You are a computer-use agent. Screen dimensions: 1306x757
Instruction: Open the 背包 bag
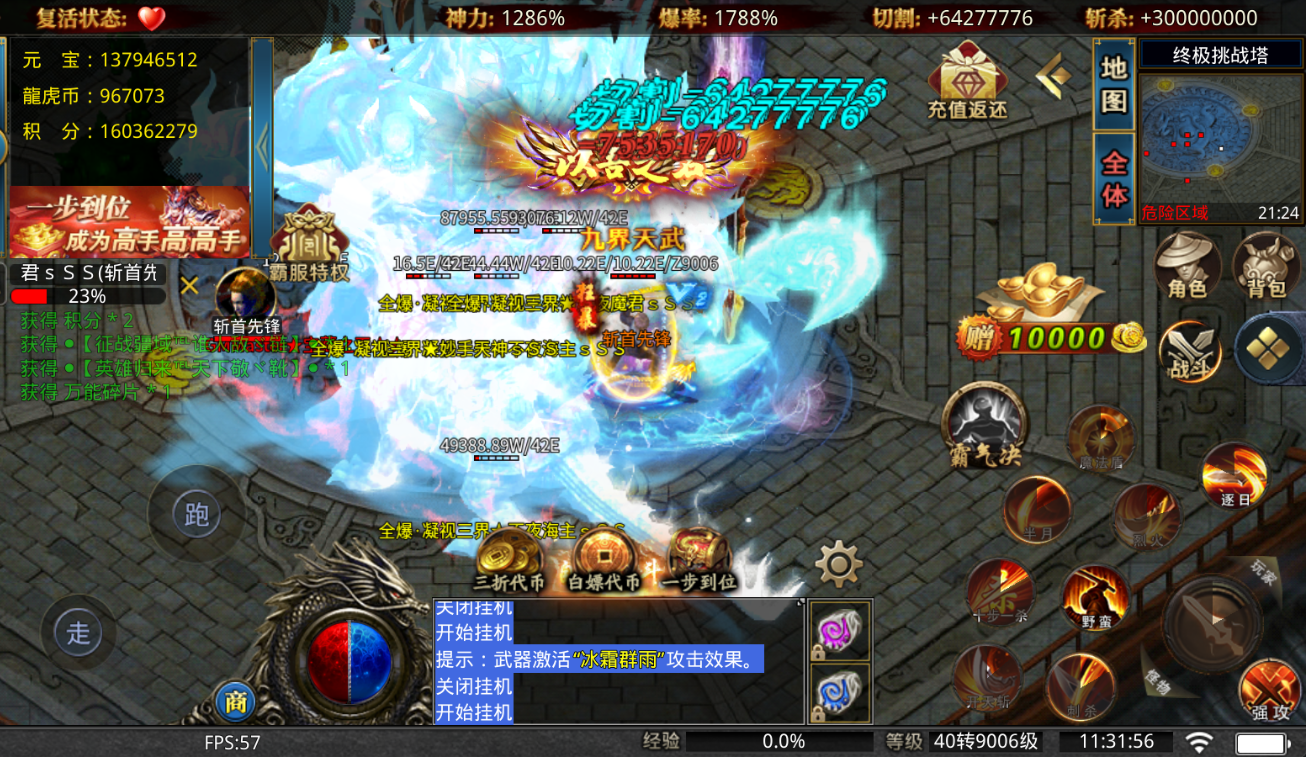click(x=1265, y=264)
